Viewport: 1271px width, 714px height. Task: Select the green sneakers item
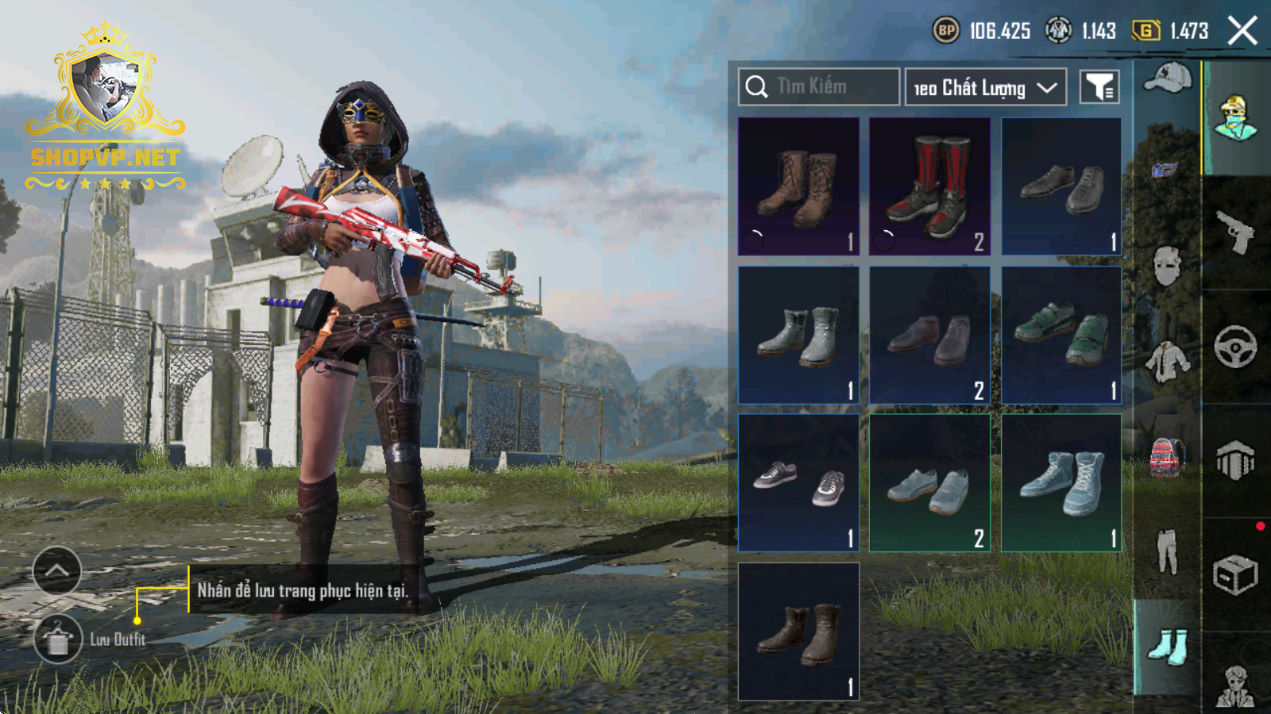tap(1061, 335)
